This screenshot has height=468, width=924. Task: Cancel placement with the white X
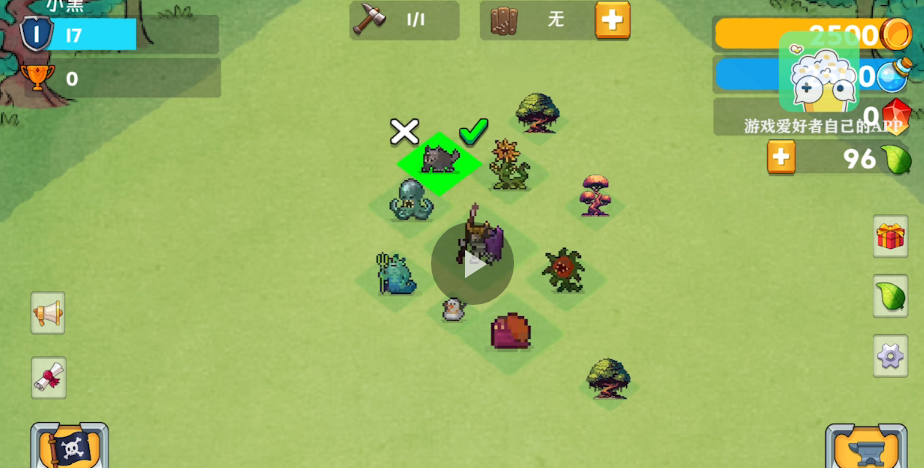pos(404,131)
